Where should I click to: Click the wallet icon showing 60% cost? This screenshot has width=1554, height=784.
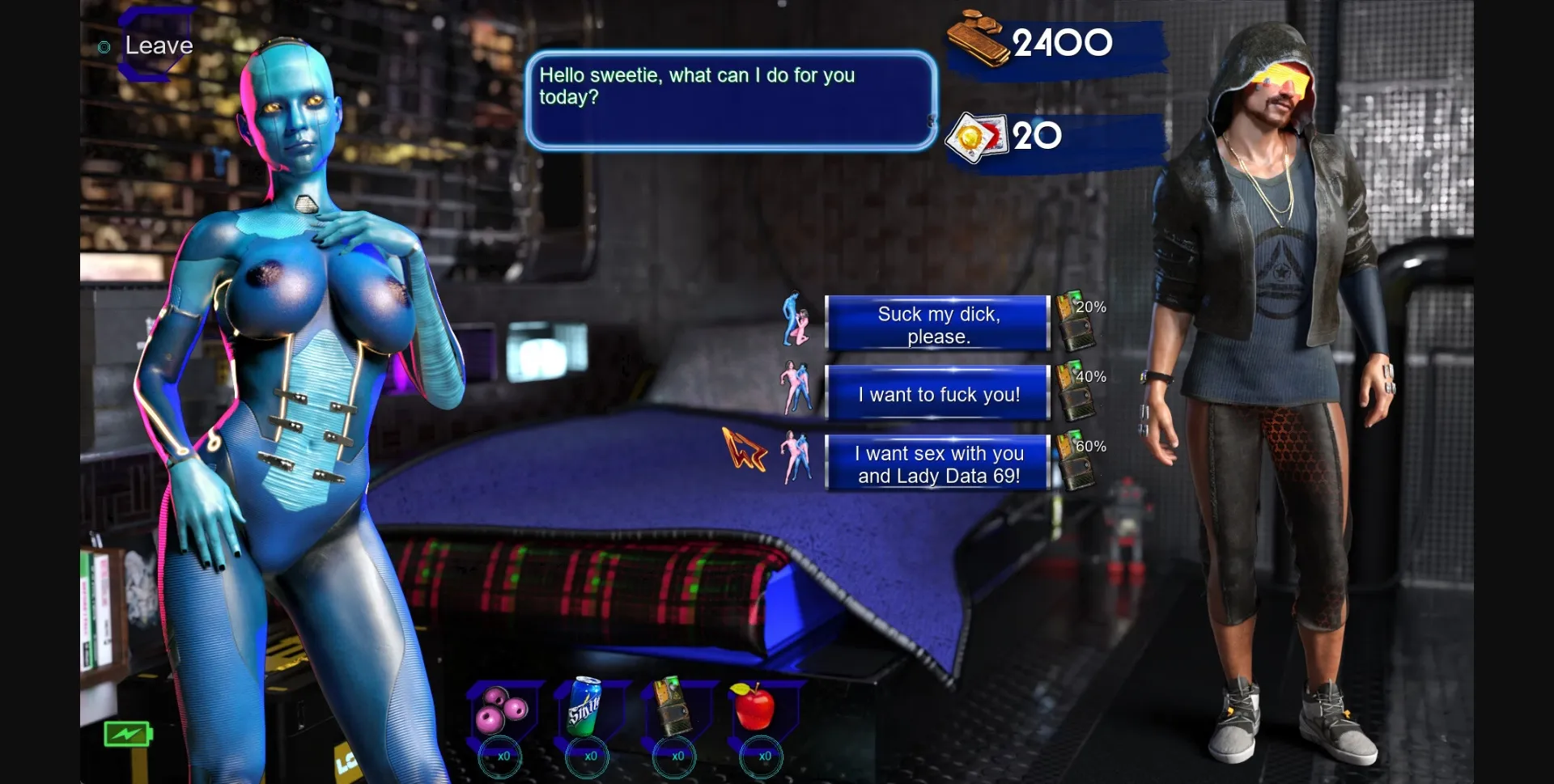pos(1076,460)
